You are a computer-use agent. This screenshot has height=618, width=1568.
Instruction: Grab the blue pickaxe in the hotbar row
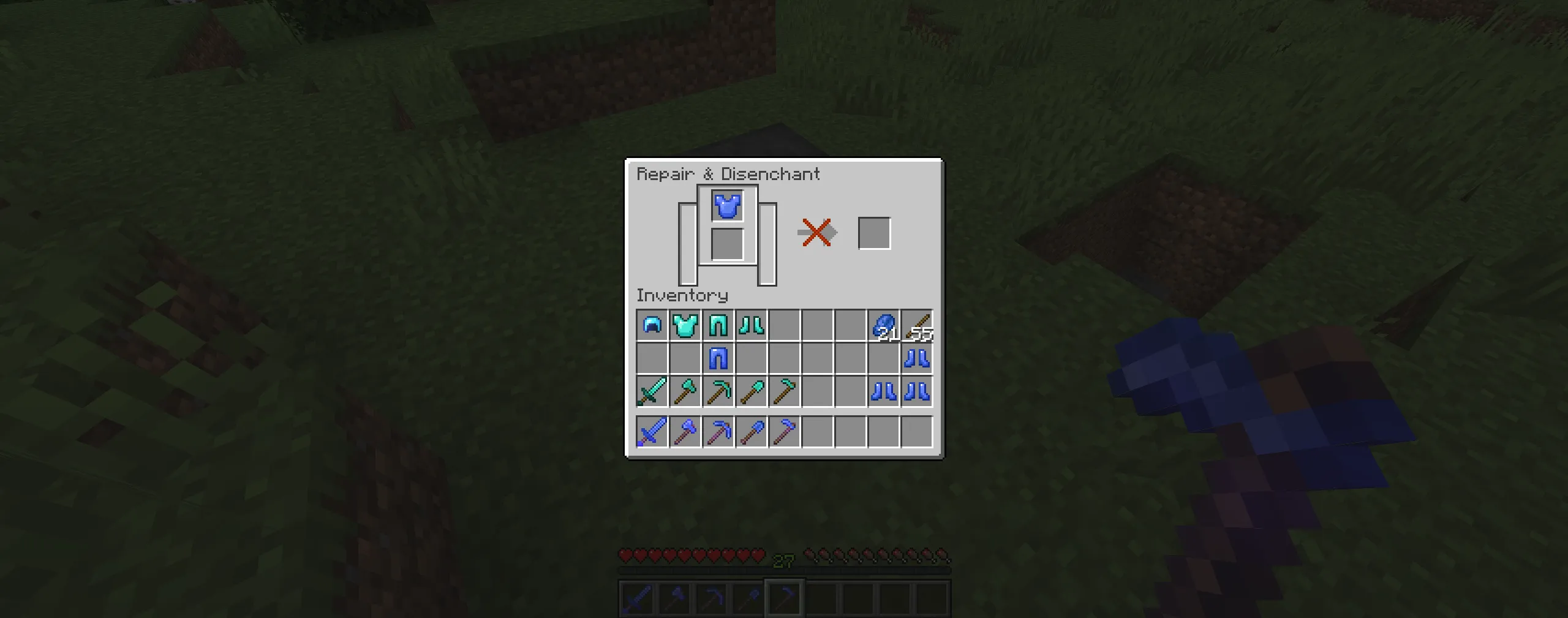tap(718, 431)
